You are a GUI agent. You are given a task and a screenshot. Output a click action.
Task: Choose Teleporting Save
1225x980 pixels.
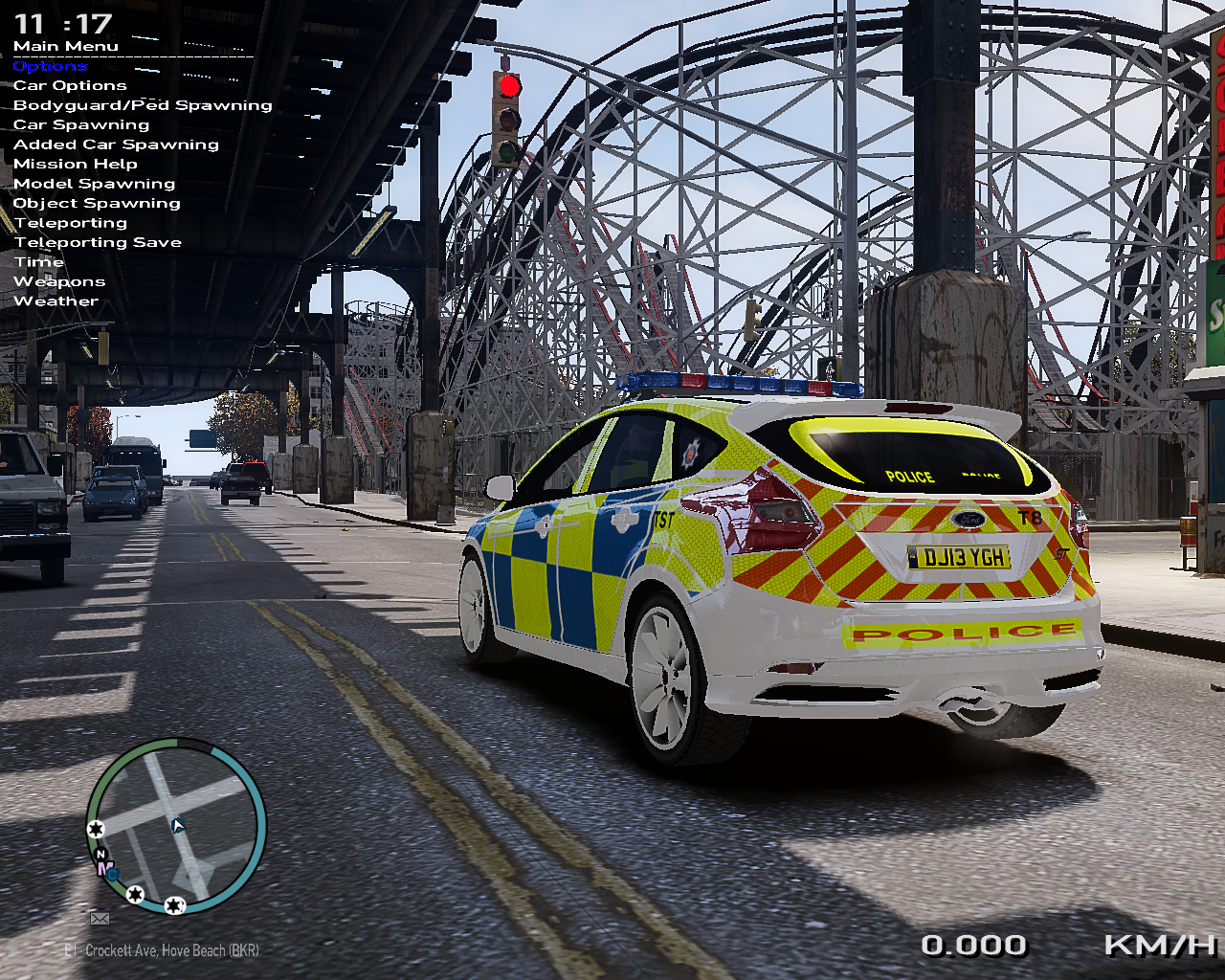click(x=98, y=242)
